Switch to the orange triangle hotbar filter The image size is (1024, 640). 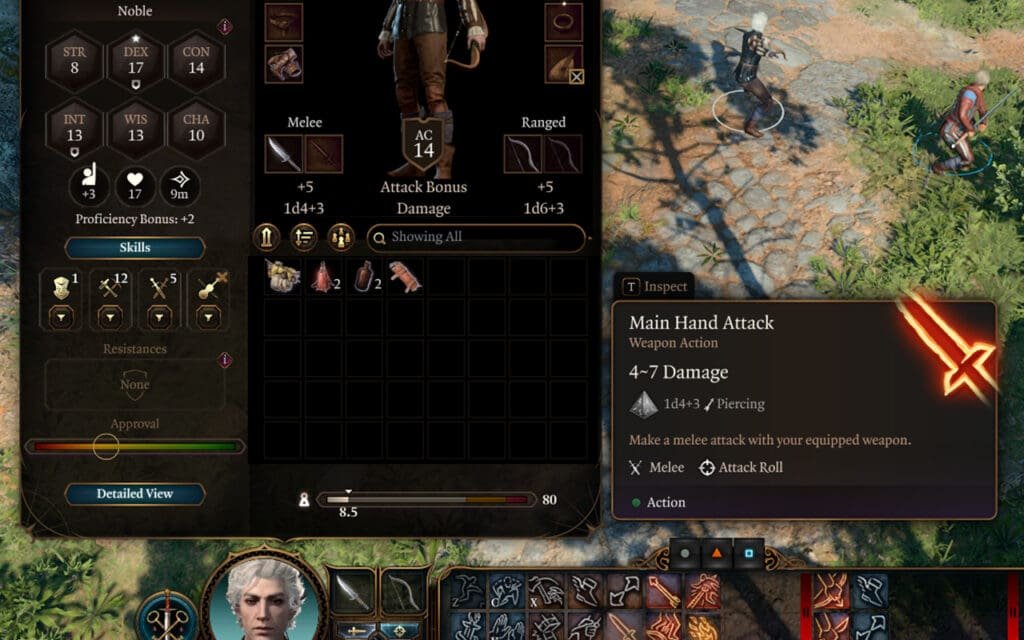(x=717, y=552)
